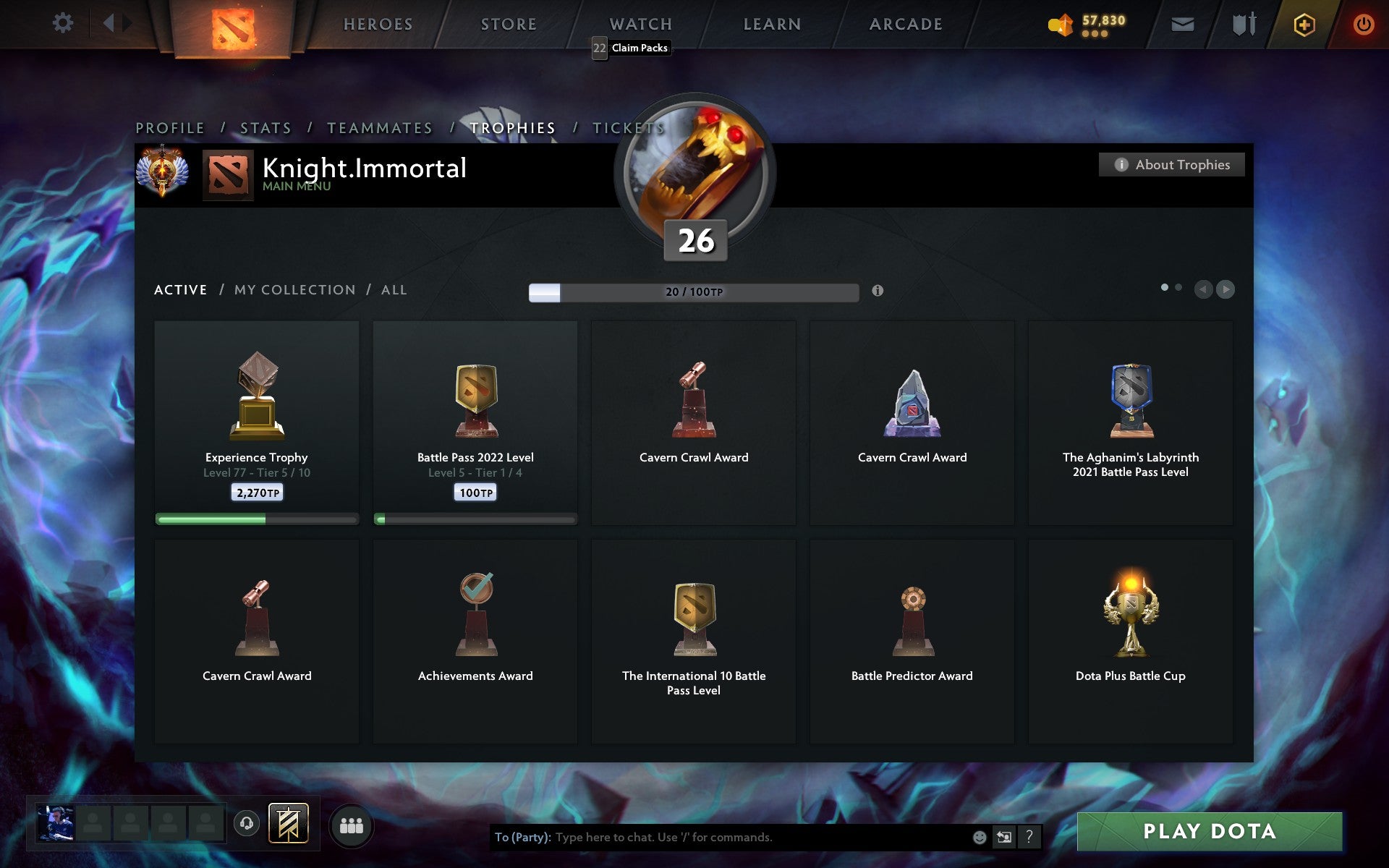Advance to next trophy page with right arrow

point(1226,290)
